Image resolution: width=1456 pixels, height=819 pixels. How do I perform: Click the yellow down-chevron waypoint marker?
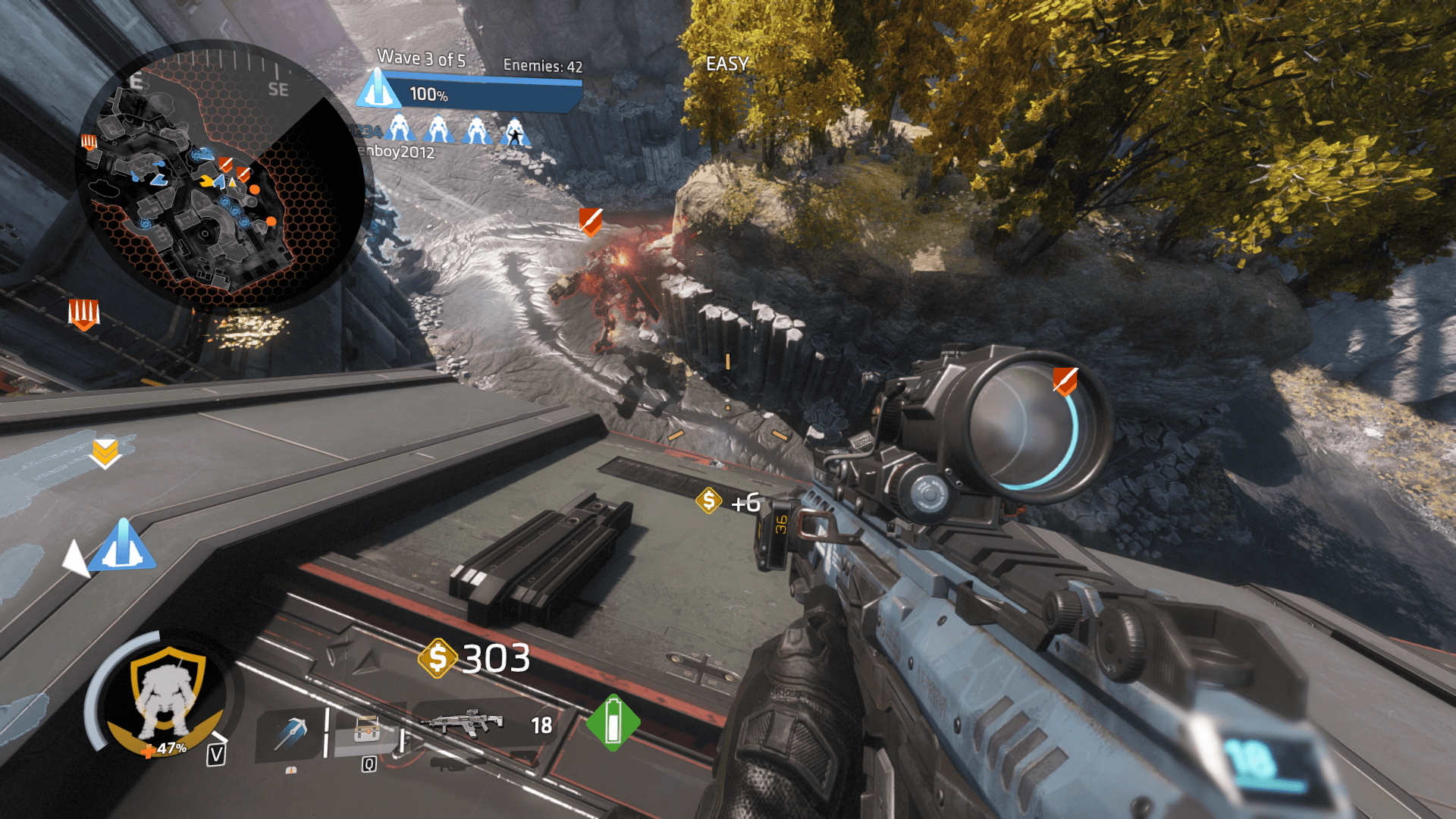105,452
